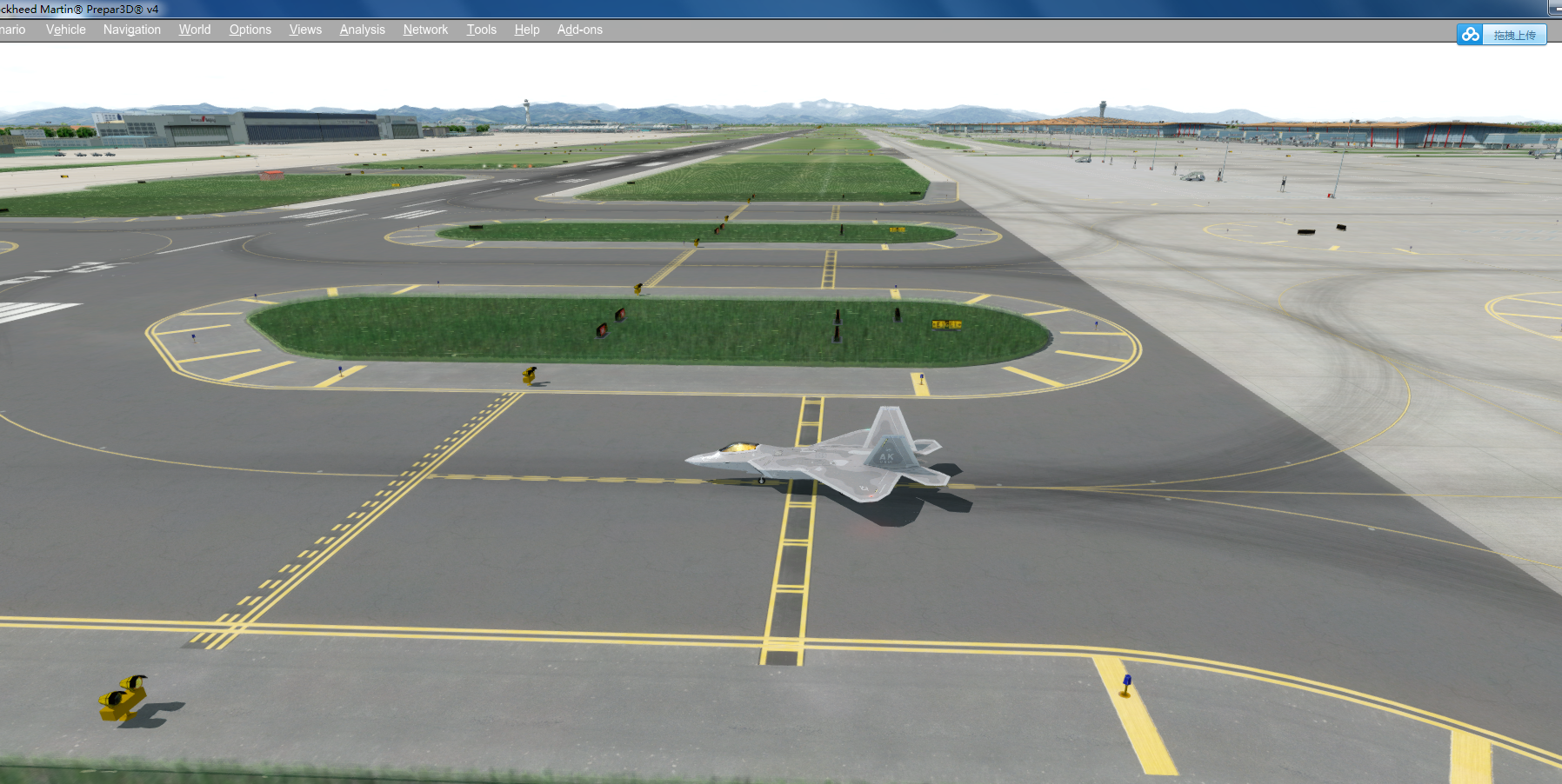The image size is (1562, 784).
Task: Open the Help menu
Action: click(526, 29)
